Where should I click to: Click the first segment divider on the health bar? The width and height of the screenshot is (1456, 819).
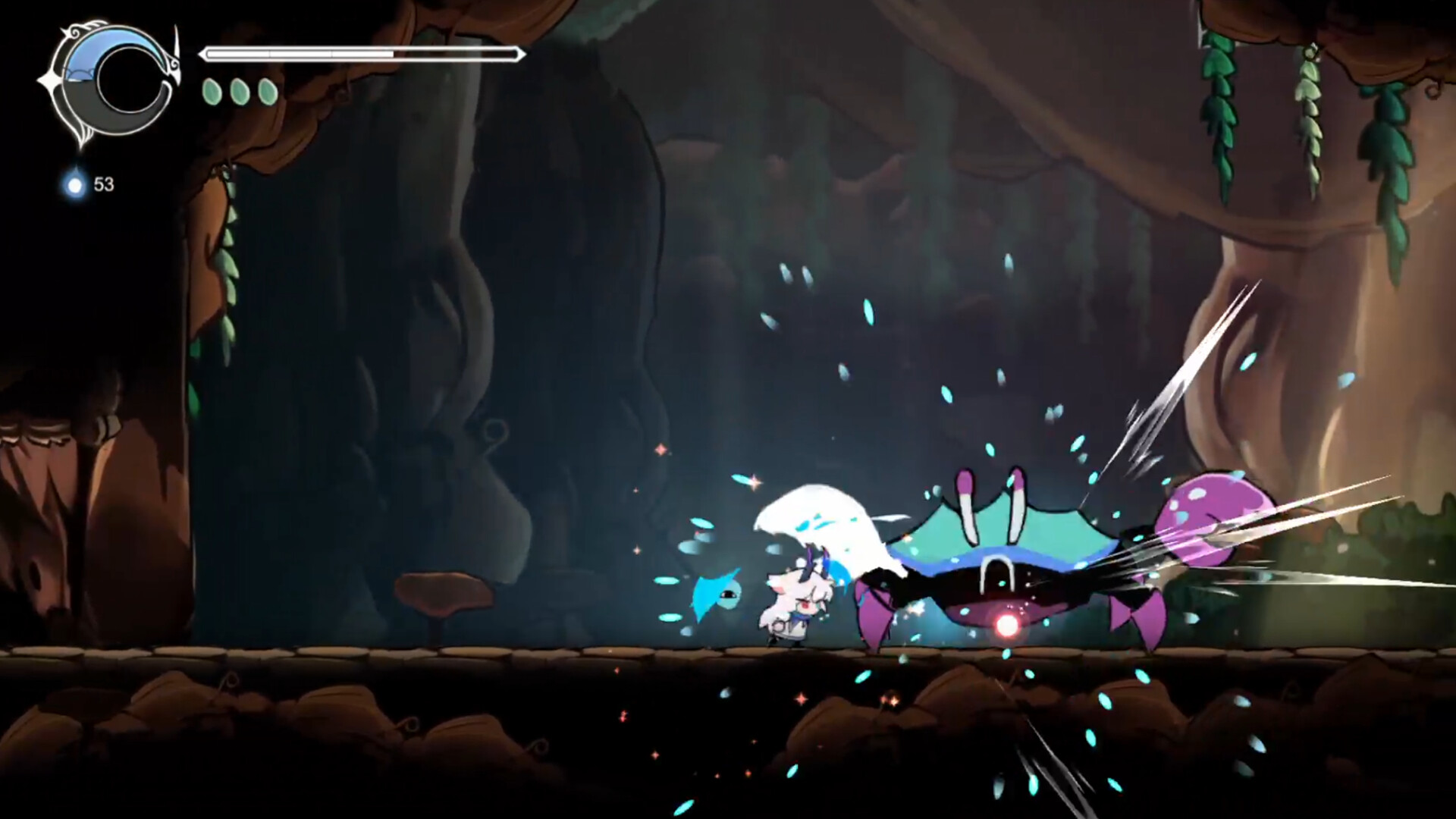pyautogui.click(x=268, y=54)
